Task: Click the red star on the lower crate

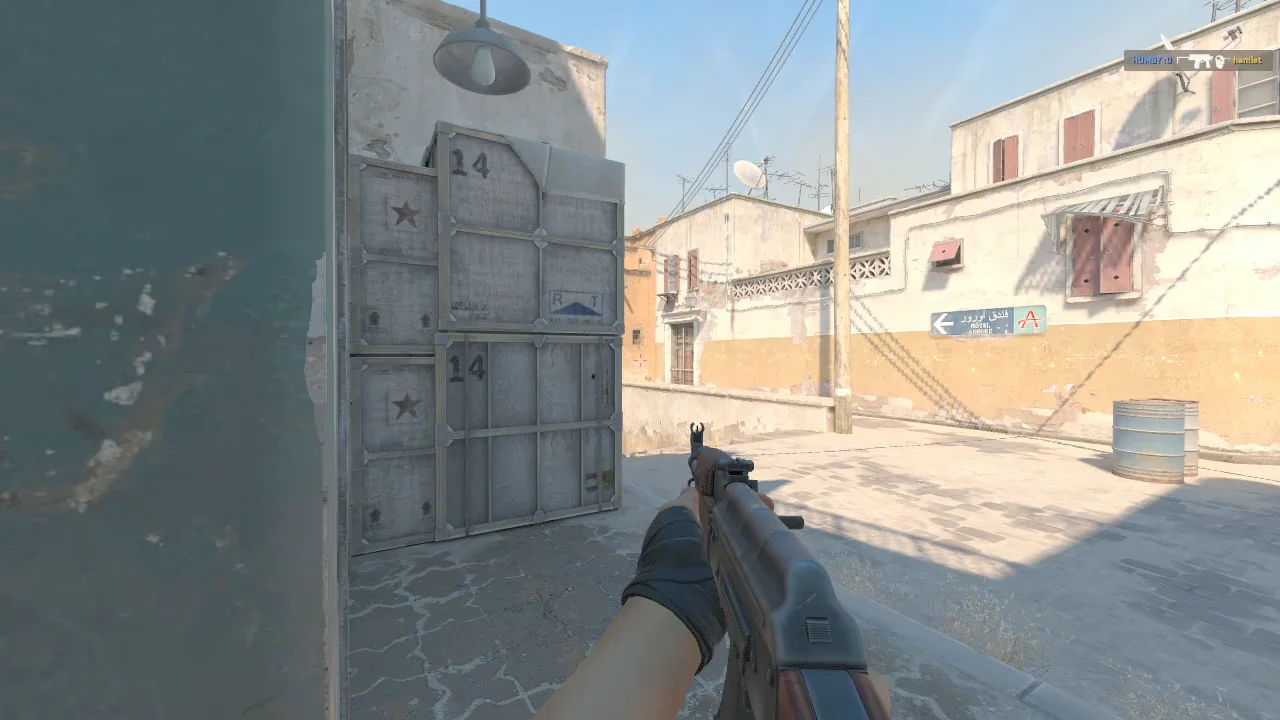Action: (x=408, y=407)
